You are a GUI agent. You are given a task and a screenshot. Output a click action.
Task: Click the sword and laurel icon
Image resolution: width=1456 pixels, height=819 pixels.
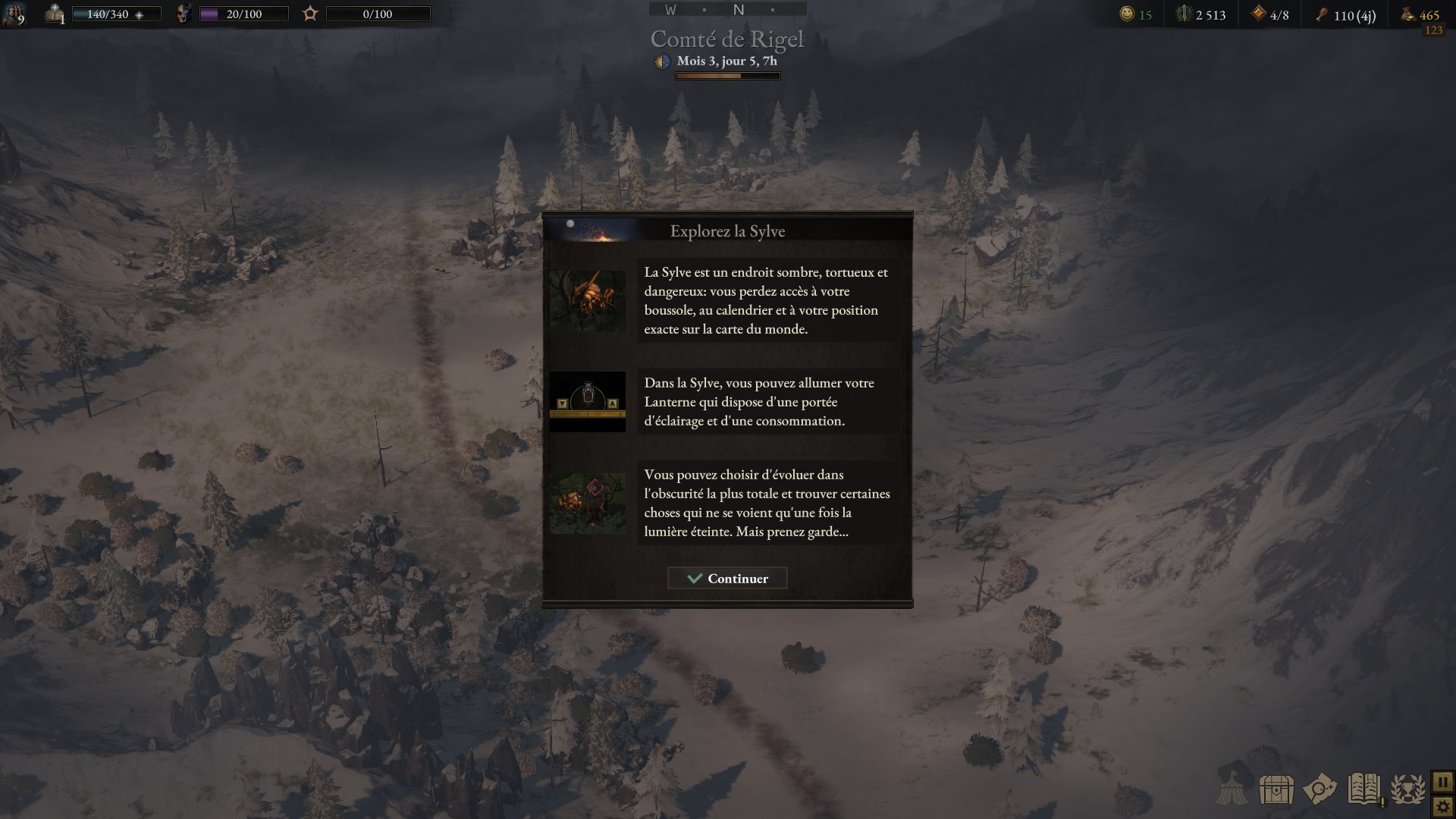[1183, 14]
